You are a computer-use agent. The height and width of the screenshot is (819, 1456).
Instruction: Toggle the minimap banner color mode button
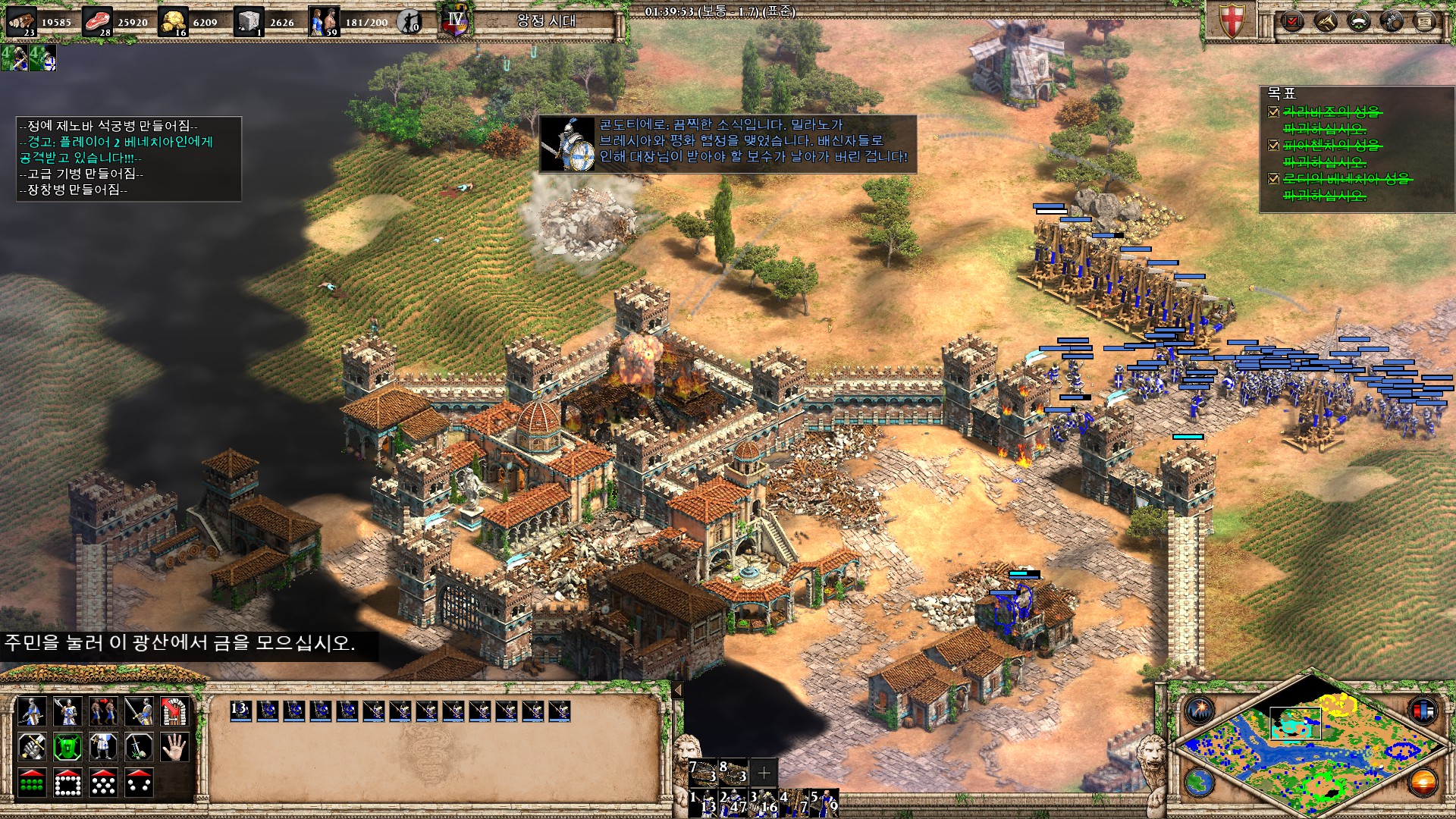click(1423, 711)
